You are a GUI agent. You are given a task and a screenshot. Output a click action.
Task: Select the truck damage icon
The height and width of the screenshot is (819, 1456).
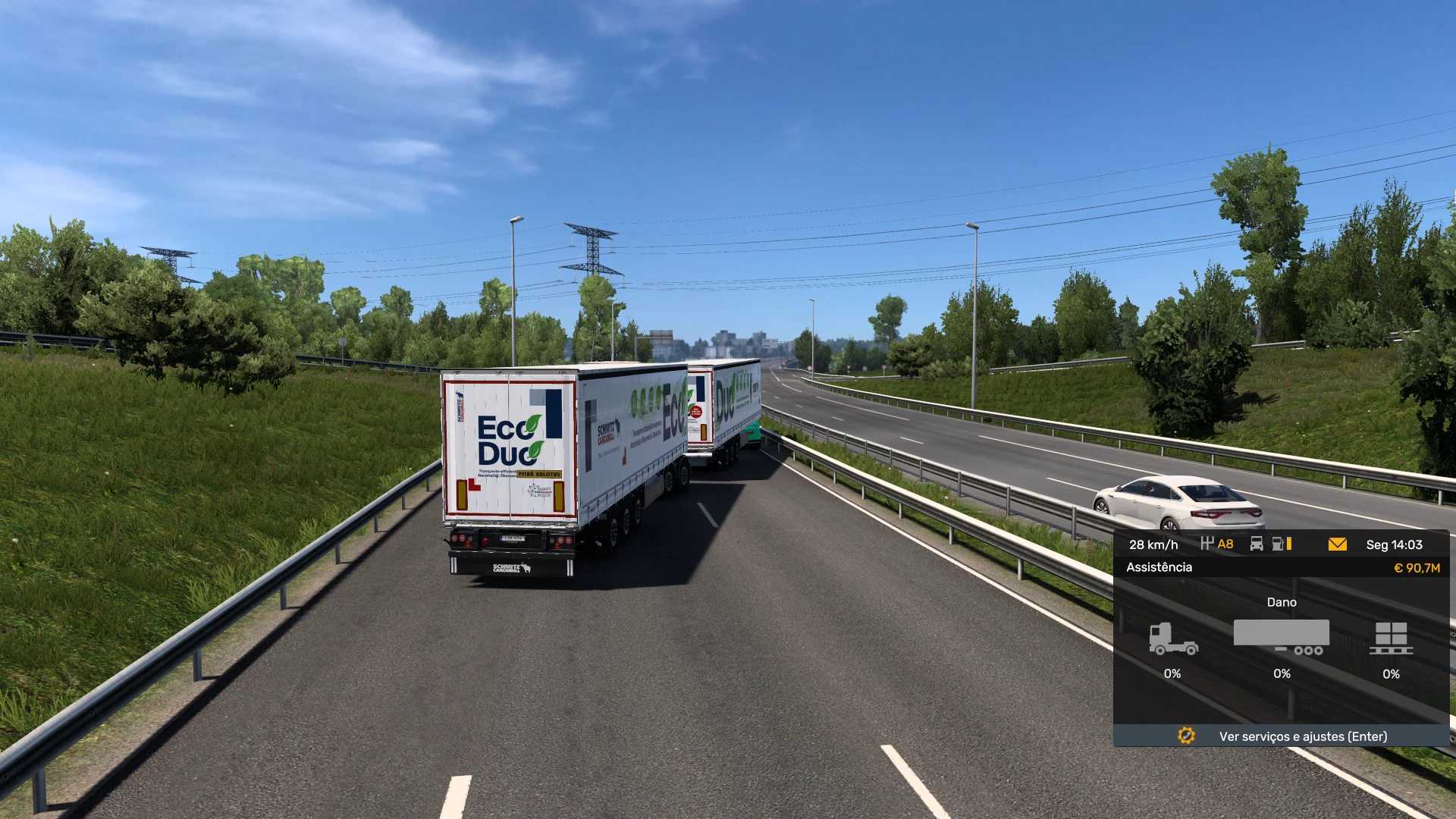click(x=1172, y=639)
